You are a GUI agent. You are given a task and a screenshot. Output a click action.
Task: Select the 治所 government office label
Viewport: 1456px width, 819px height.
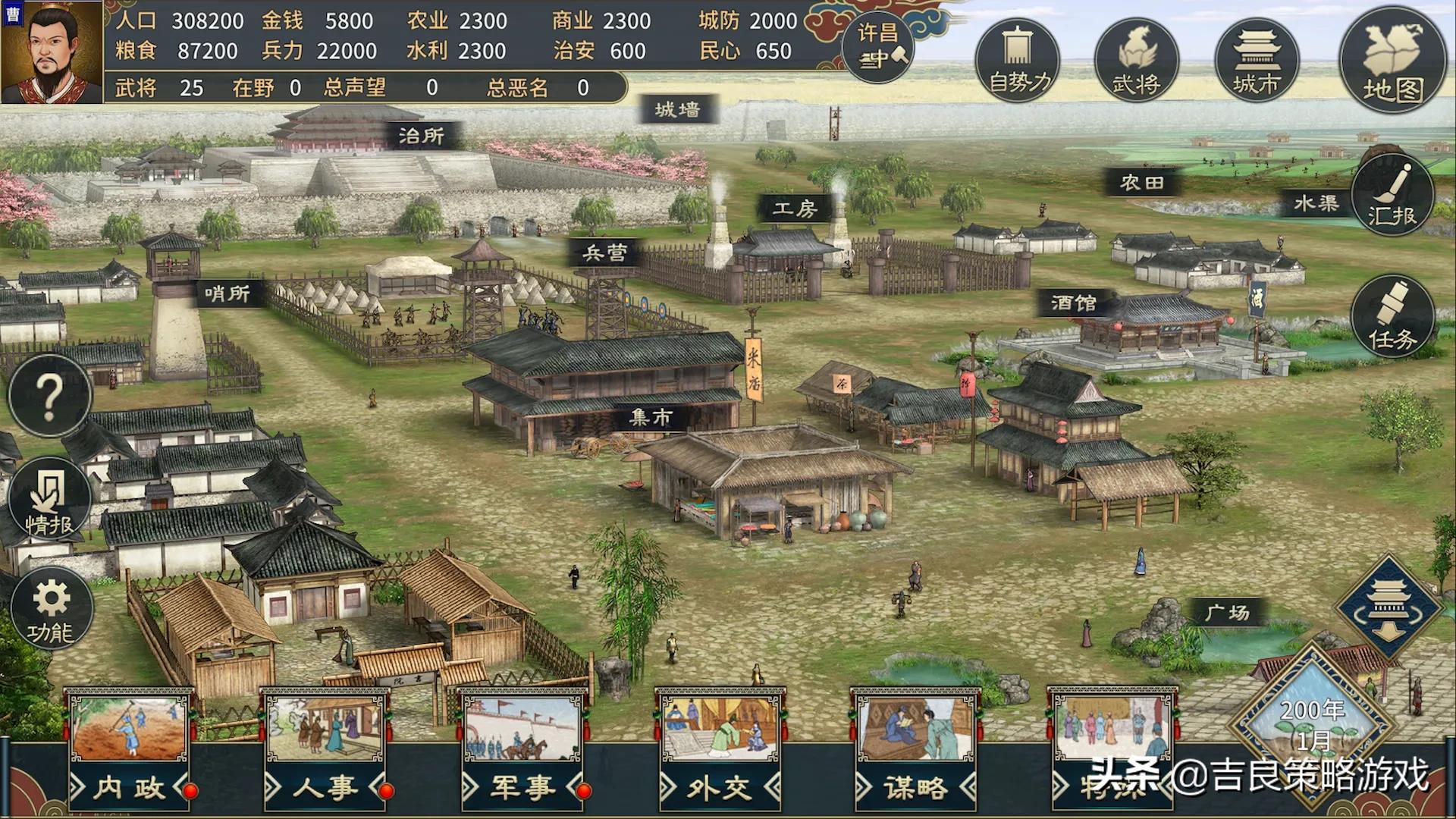tap(422, 136)
